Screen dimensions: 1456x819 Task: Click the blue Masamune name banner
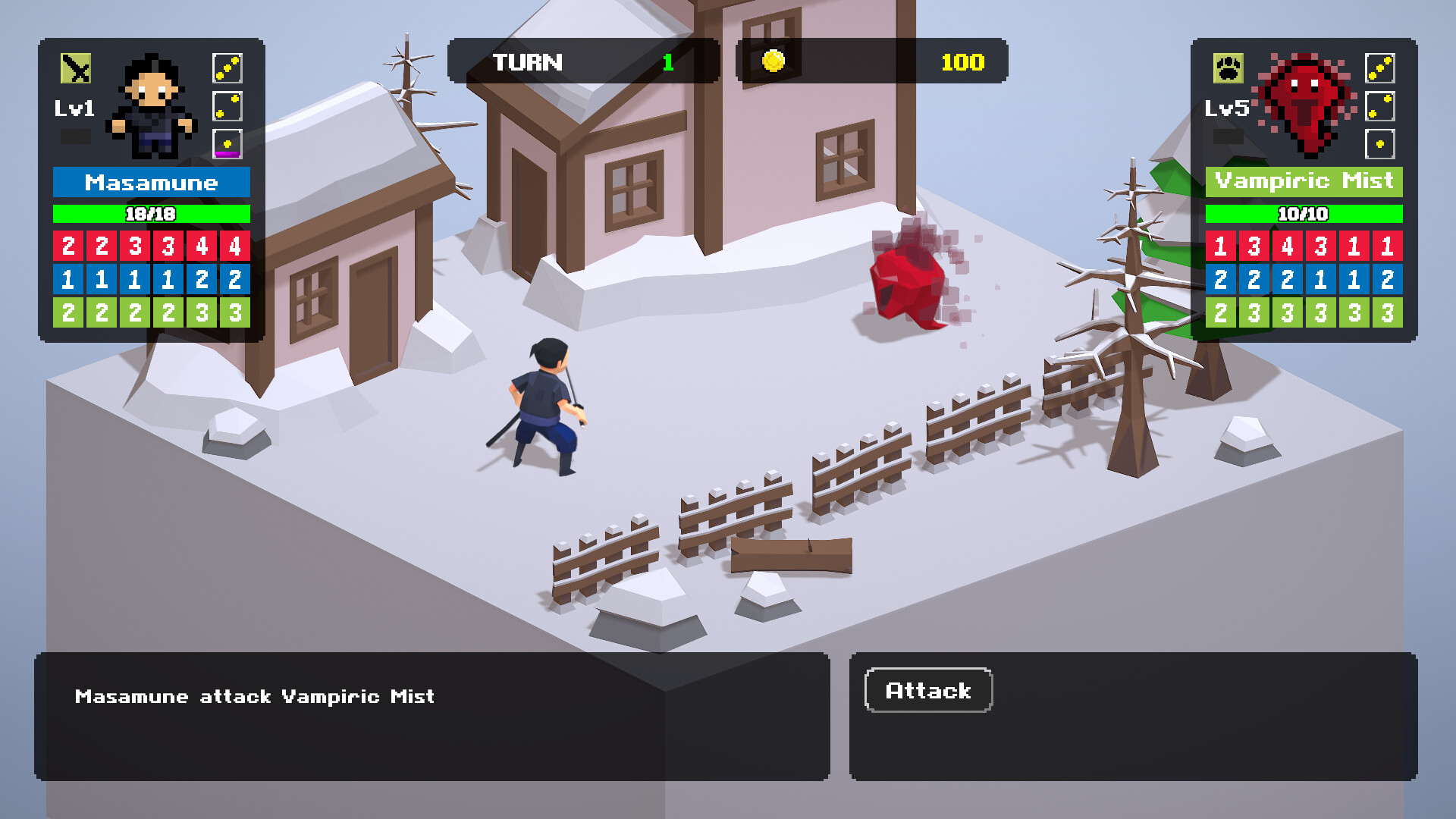pos(150,182)
